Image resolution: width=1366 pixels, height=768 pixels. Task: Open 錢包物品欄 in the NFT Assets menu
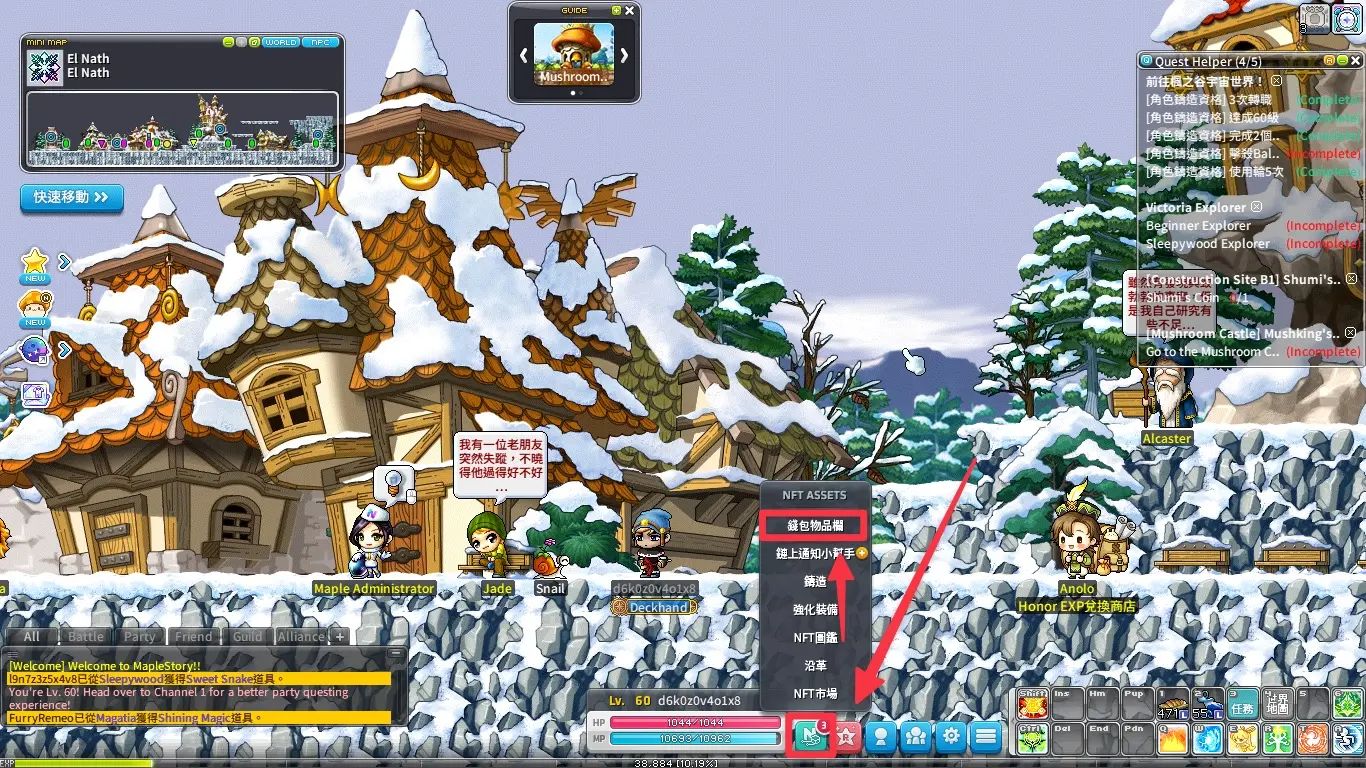pyautogui.click(x=815, y=524)
